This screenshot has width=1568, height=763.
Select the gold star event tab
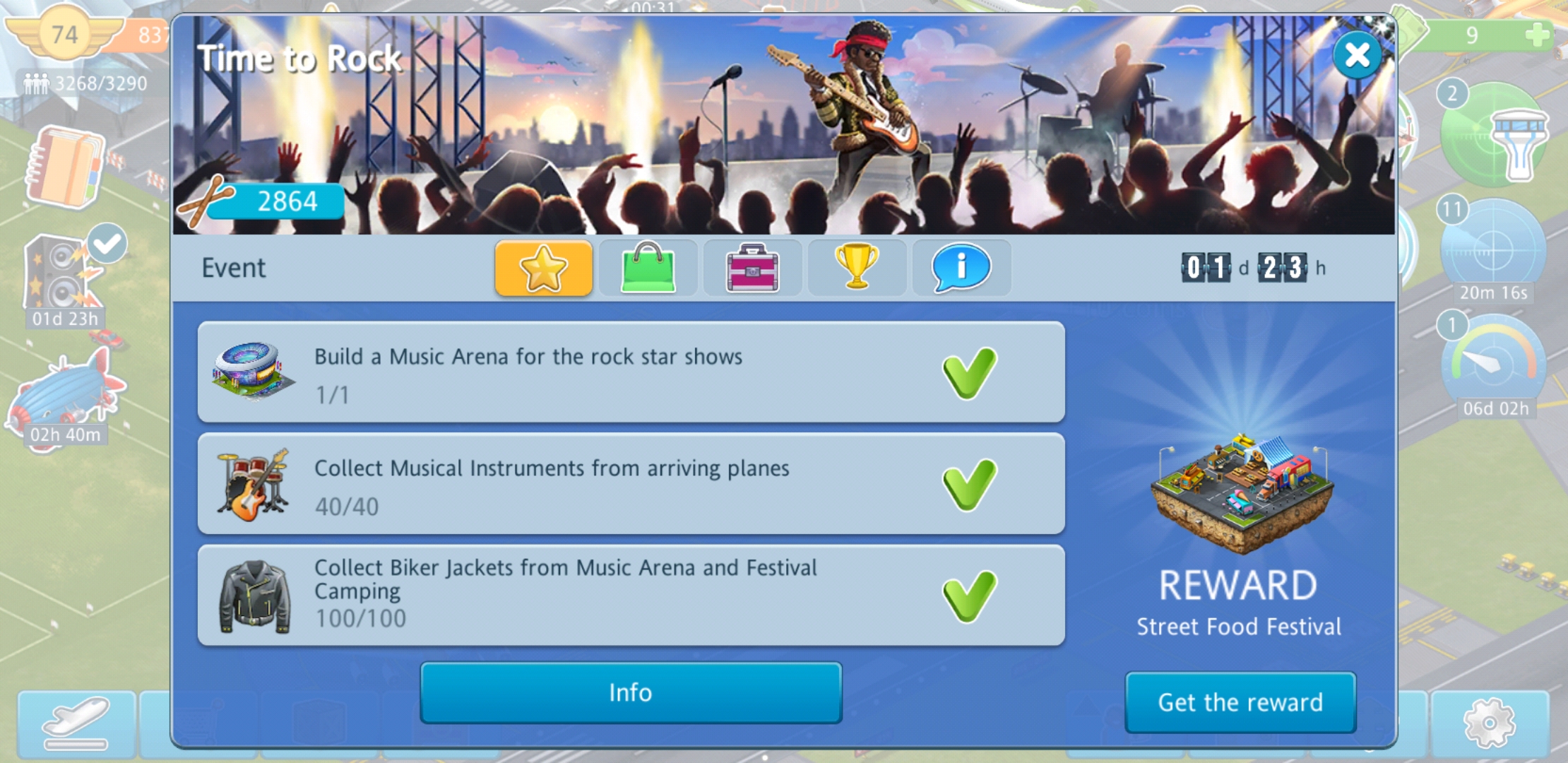click(543, 268)
